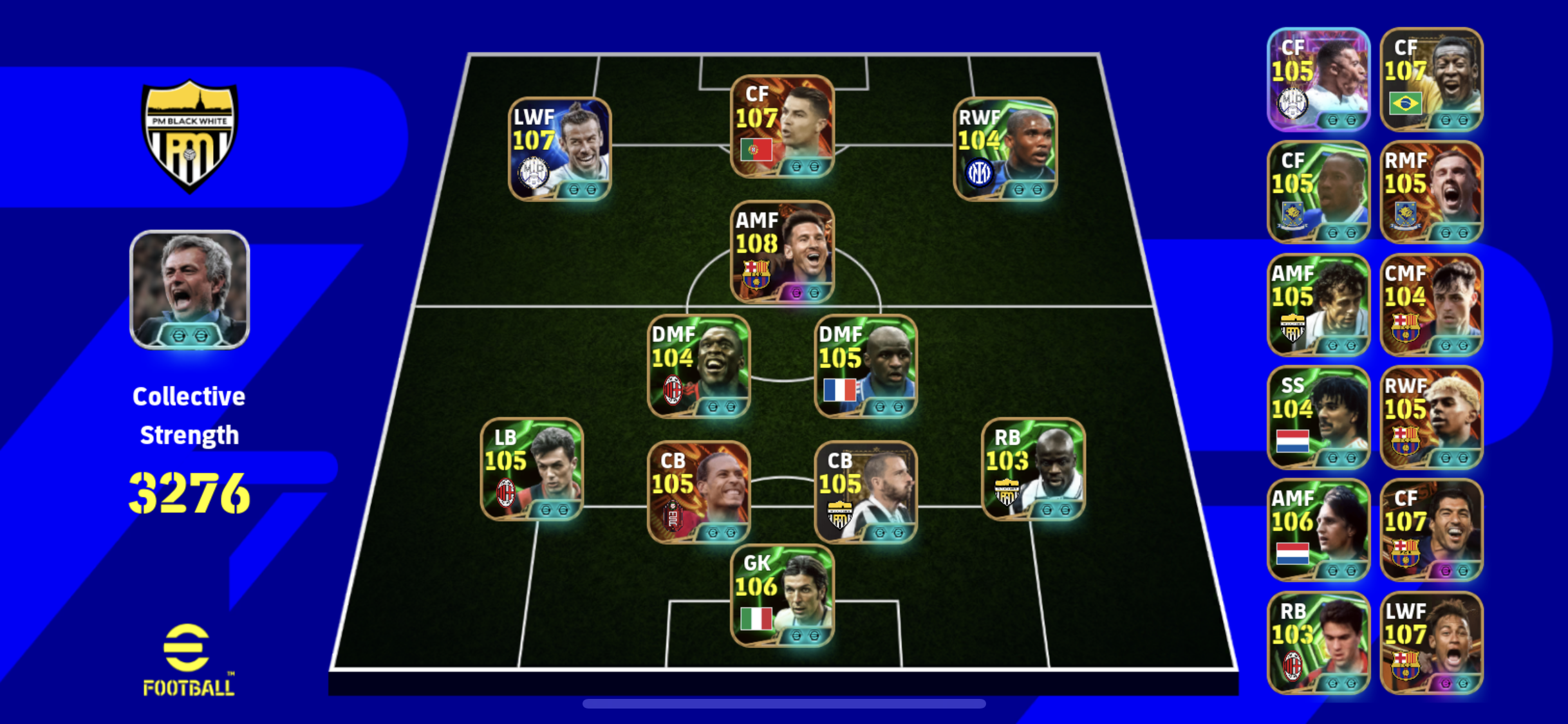Tap the GK 106 goalkeeper card
Viewport: 1568px width, 724px height.
pyautogui.click(x=782, y=595)
